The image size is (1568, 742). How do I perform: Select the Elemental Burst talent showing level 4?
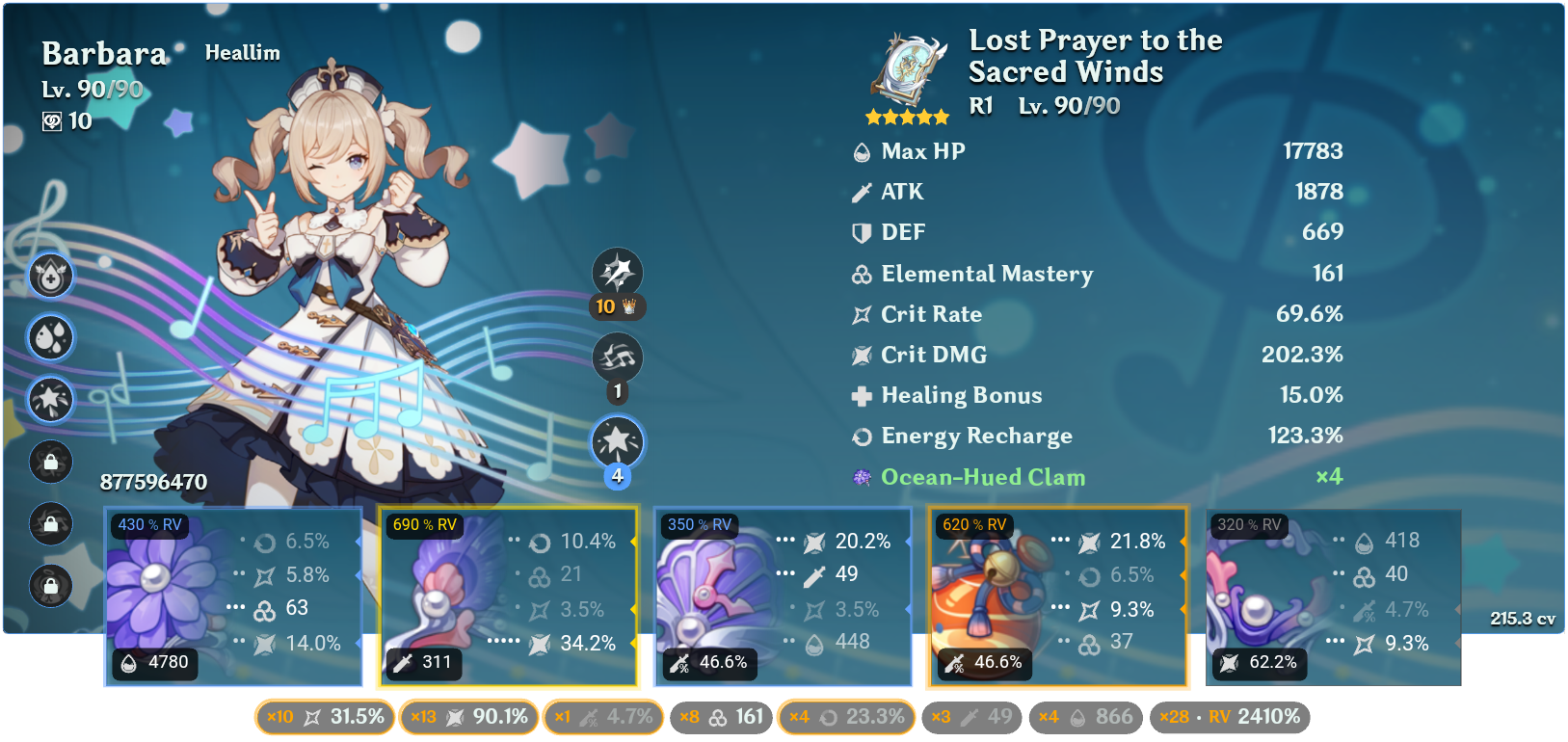[617, 441]
